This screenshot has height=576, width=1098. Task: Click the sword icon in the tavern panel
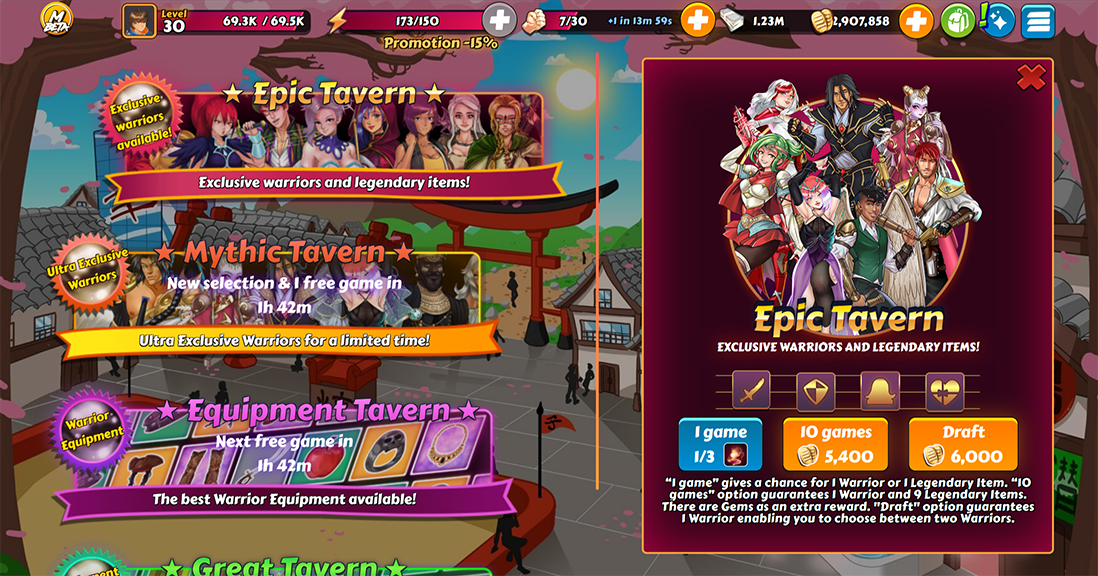coord(751,390)
